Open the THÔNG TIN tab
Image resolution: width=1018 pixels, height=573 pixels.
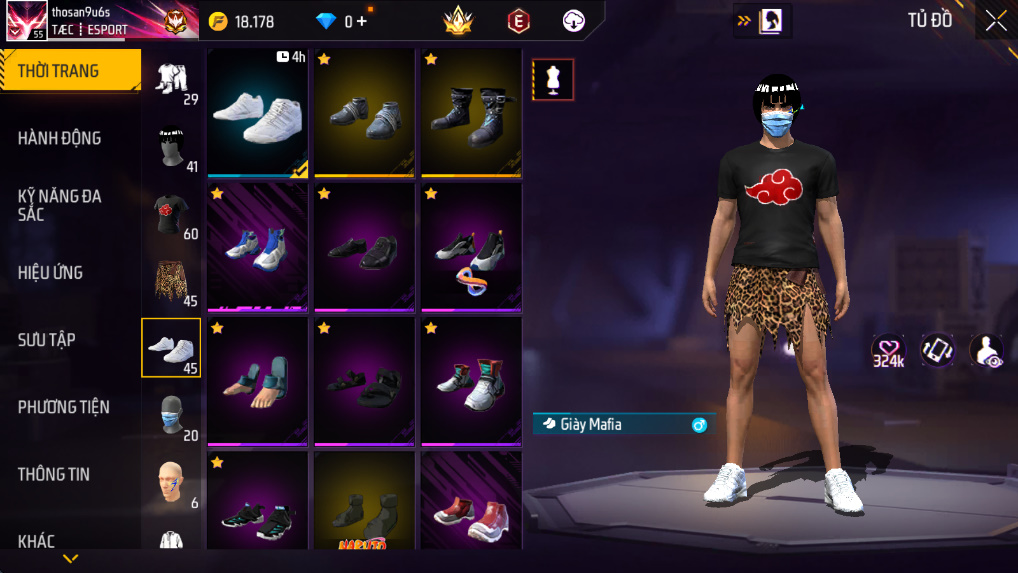click(54, 474)
